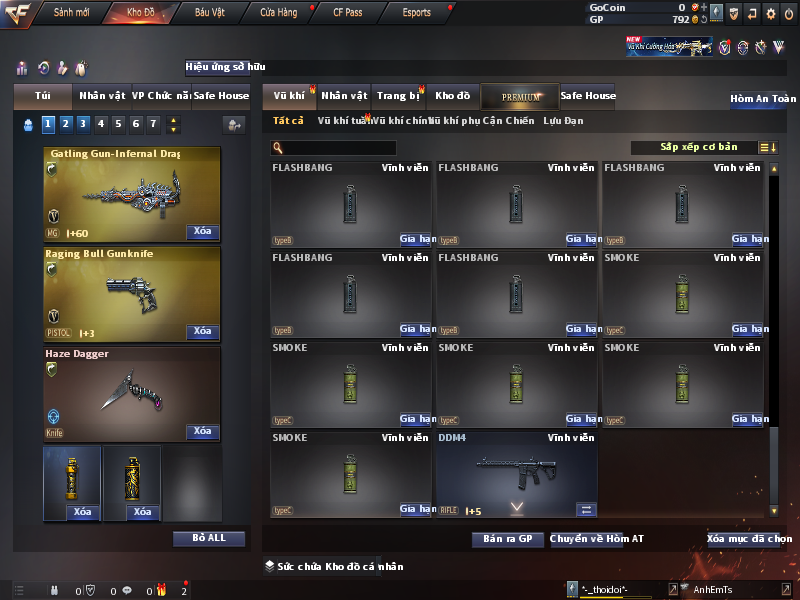The height and width of the screenshot is (600, 800).
Task: Remove the Gatling Gun-Infernal Dragon with Xóa
Action: coord(202,232)
